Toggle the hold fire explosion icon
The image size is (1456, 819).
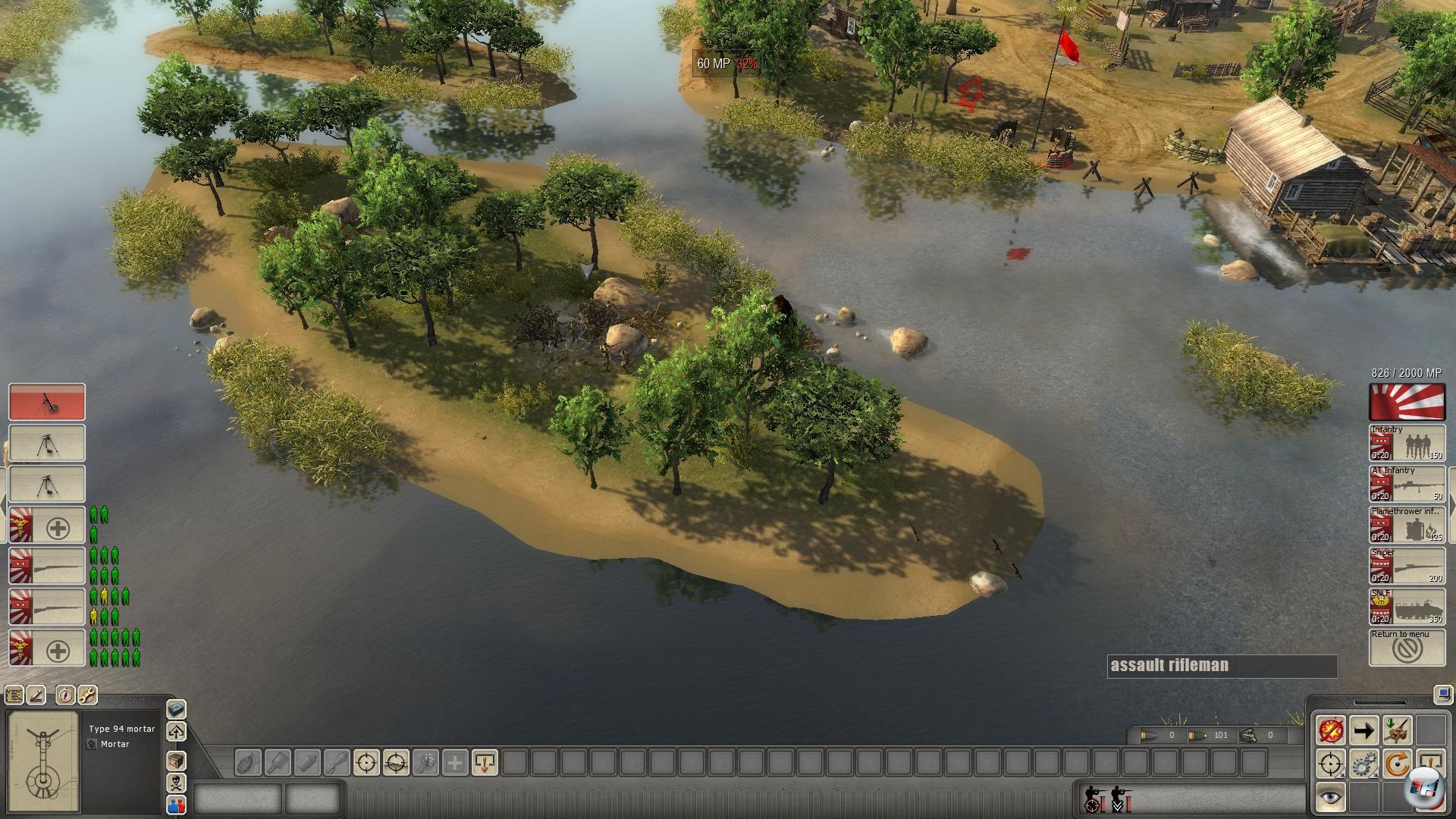(1330, 731)
